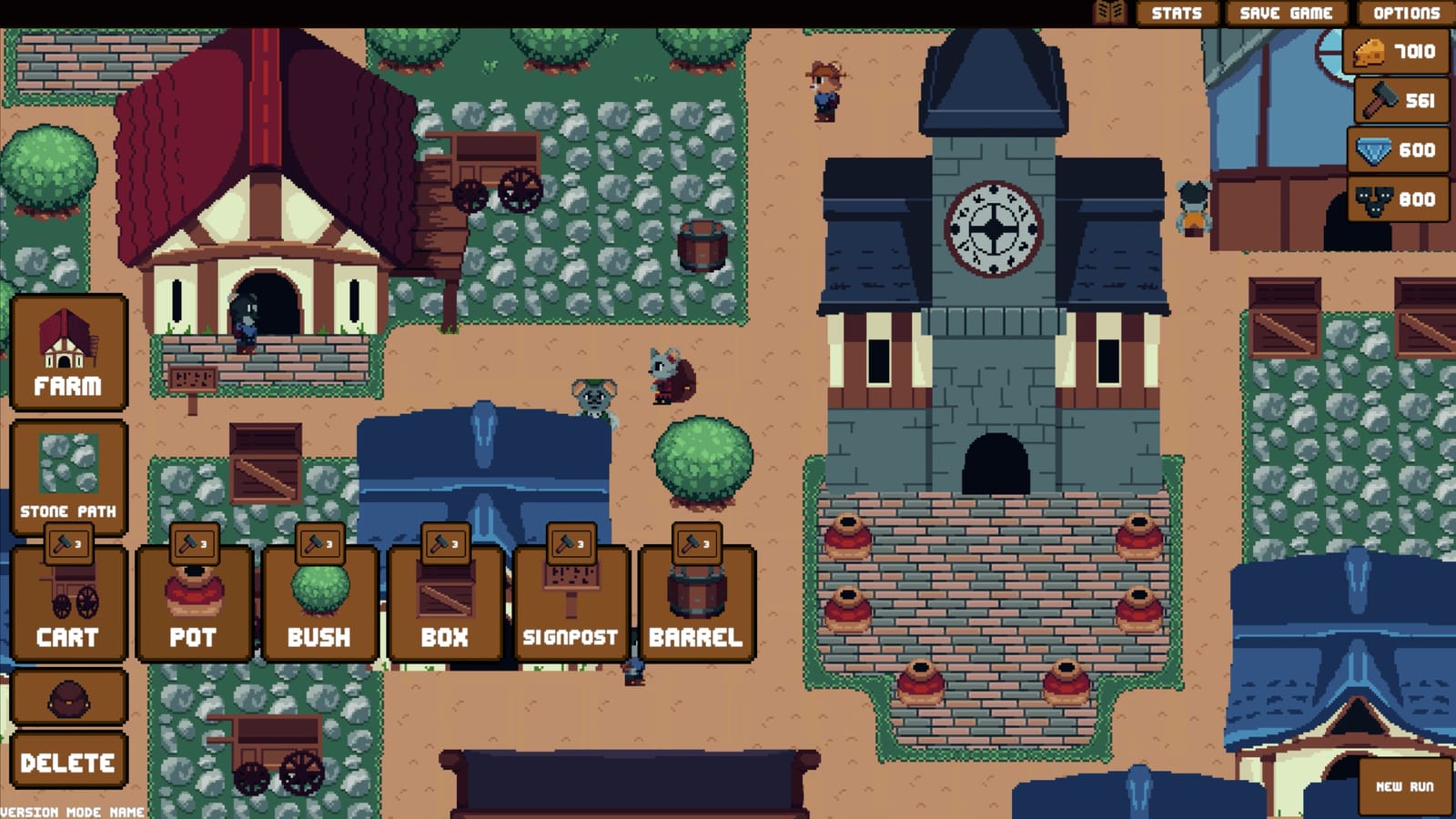Click the hammer resource counter showing 561
This screenshot has height=819, width=1456.
(x=1398, y=98)
